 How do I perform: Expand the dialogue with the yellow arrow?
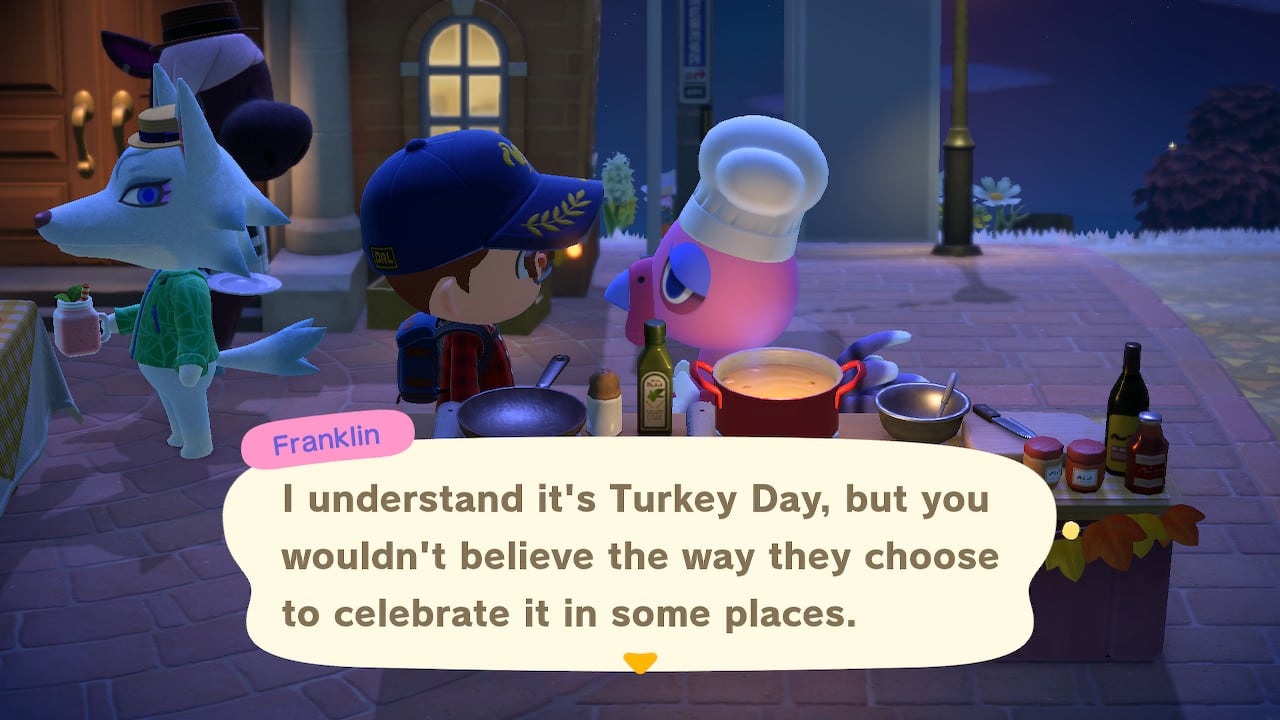(x=639, y=662)
